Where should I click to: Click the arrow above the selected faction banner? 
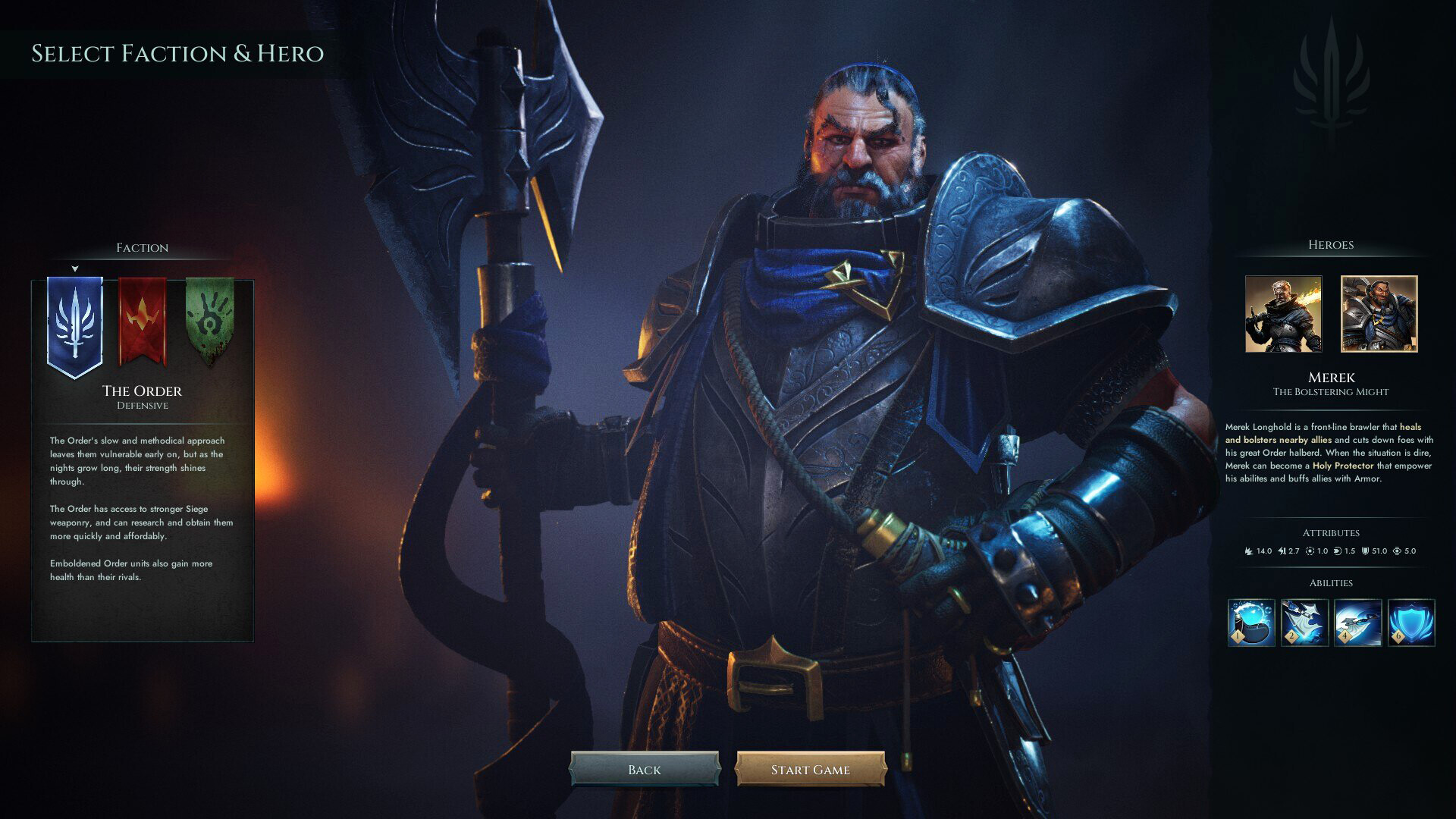pos(74,268)
